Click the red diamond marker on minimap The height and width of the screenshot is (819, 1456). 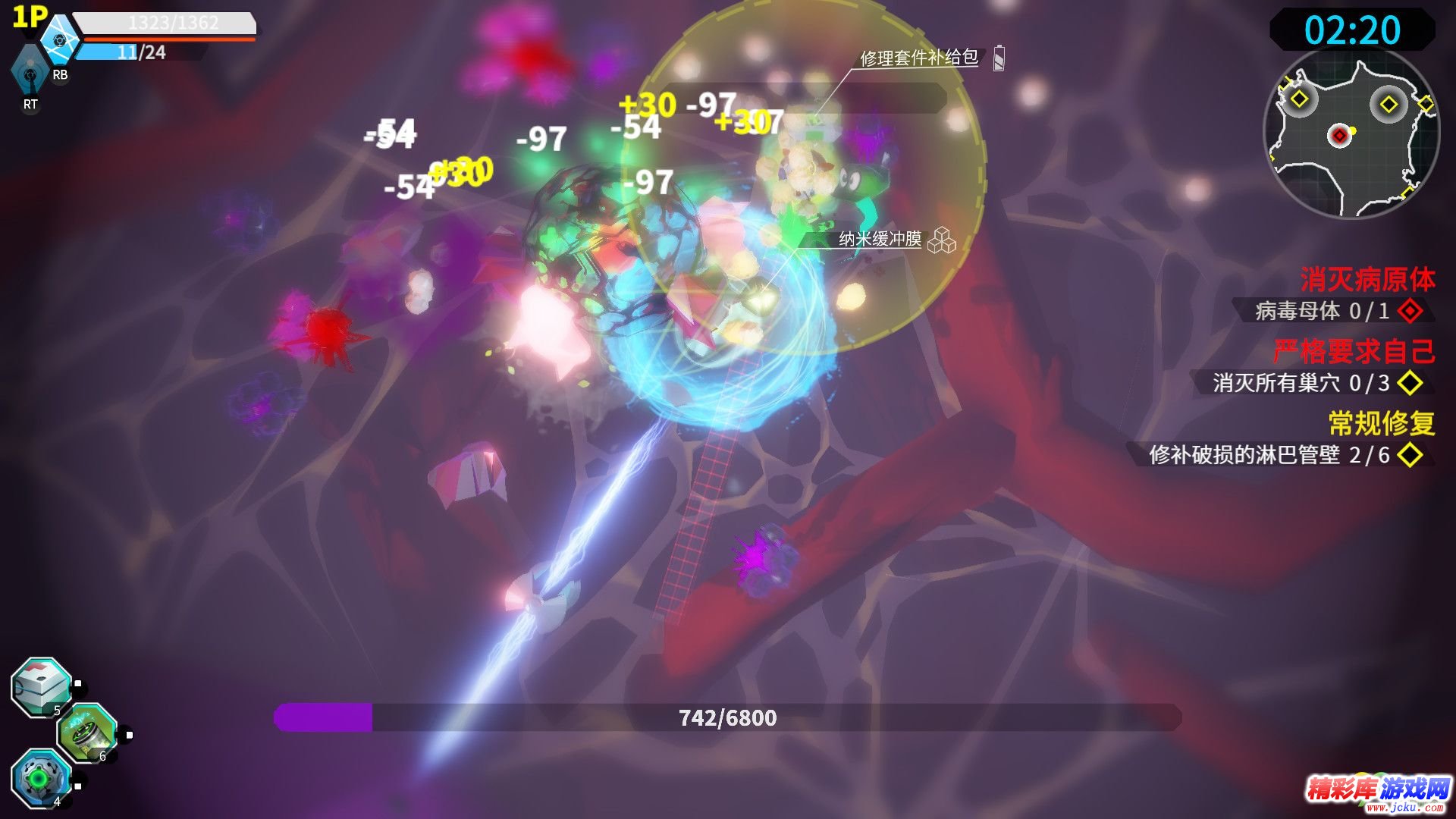click(x=1339, y=136)
